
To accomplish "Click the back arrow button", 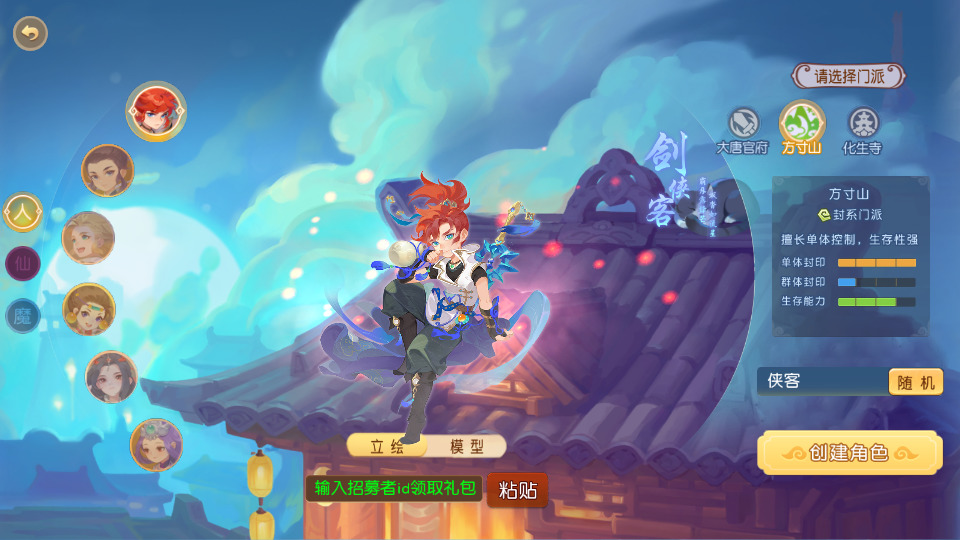I will point(30,33).
